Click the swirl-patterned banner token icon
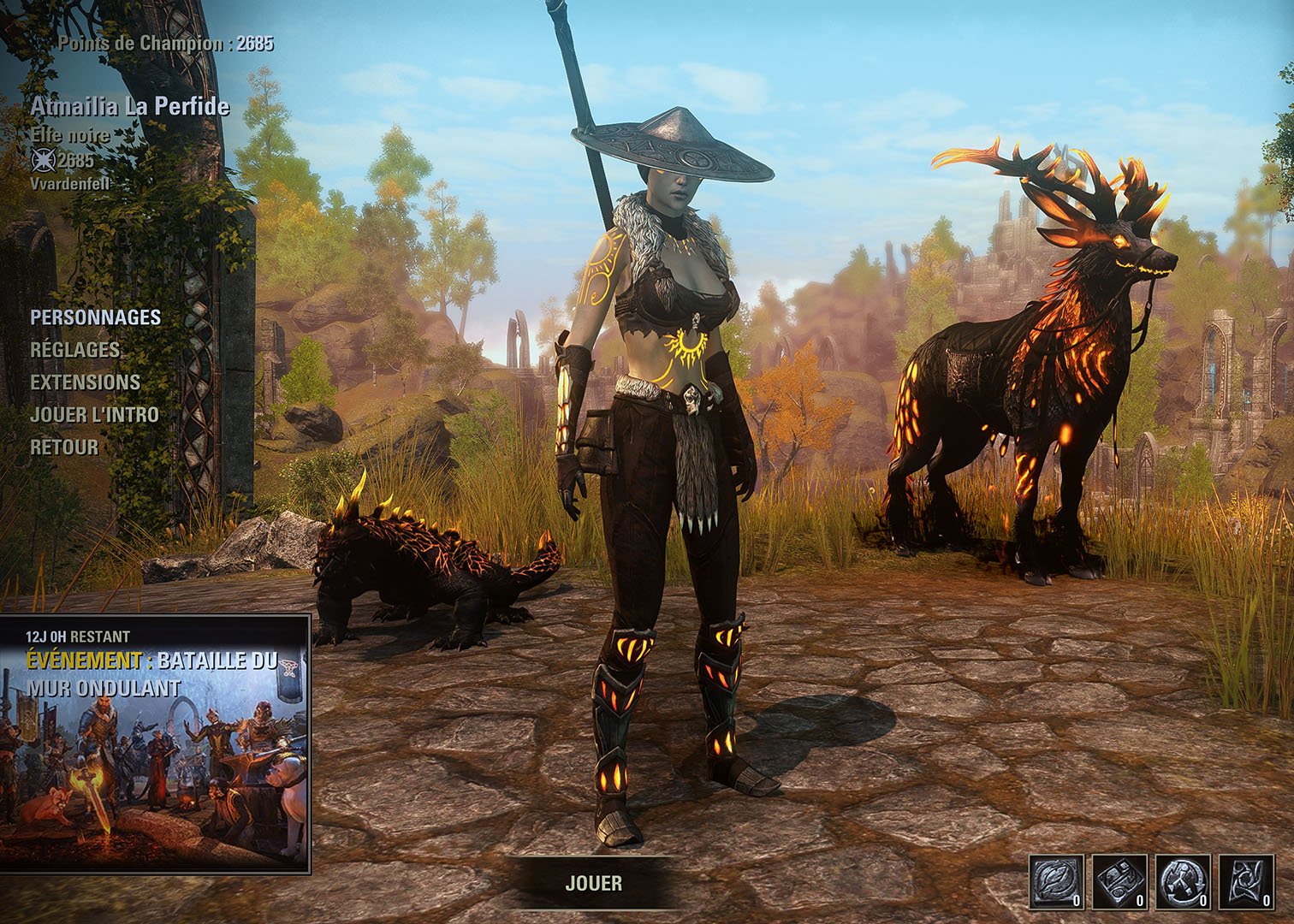Image resolution: width=1294 pixels, height=924 pixels. click(1246, 882)
